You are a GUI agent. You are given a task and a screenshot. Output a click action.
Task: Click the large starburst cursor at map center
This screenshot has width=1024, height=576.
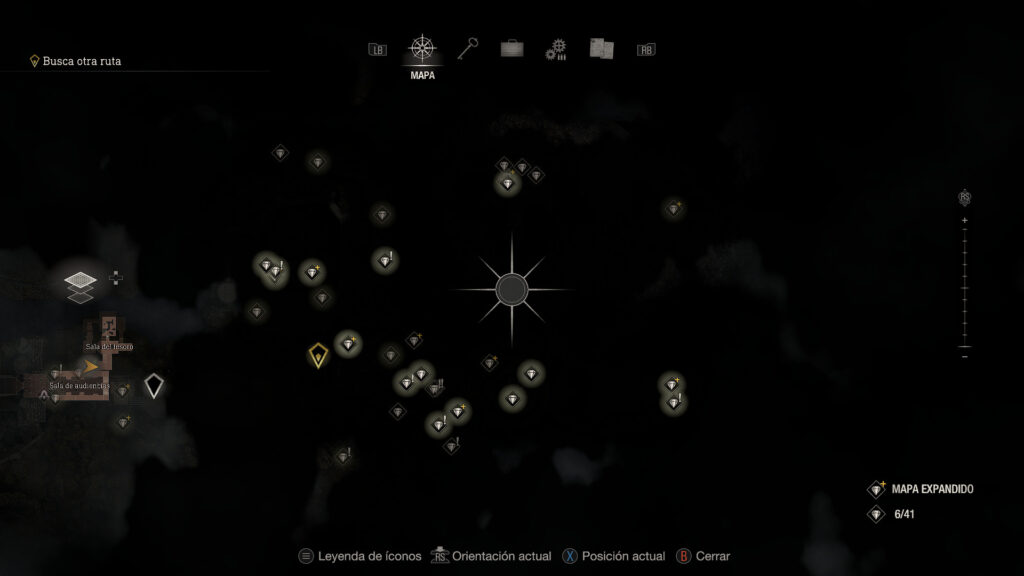(512, 289)
